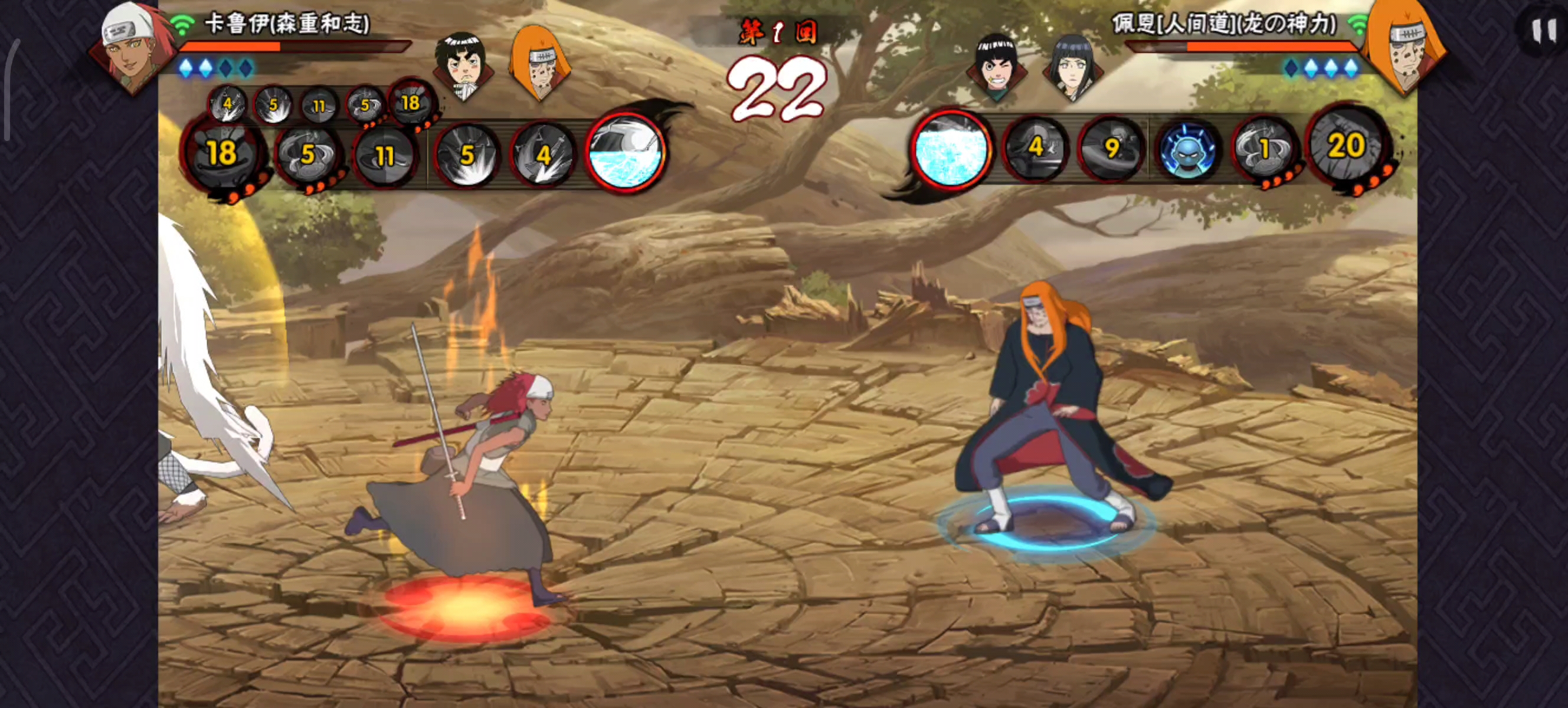Tap the large skill icon showing cooldown 11
The image size is (1568, 708).
tap(385, 155)
